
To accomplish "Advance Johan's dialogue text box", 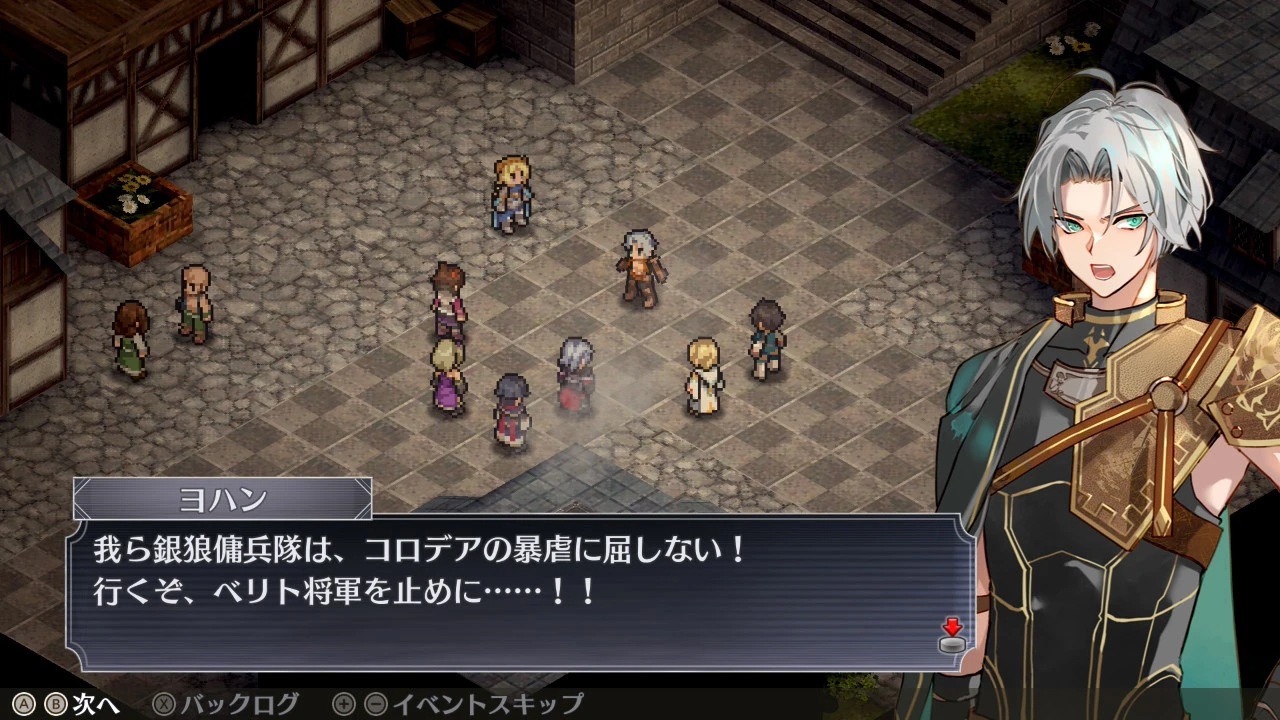I will pos(520,592).
